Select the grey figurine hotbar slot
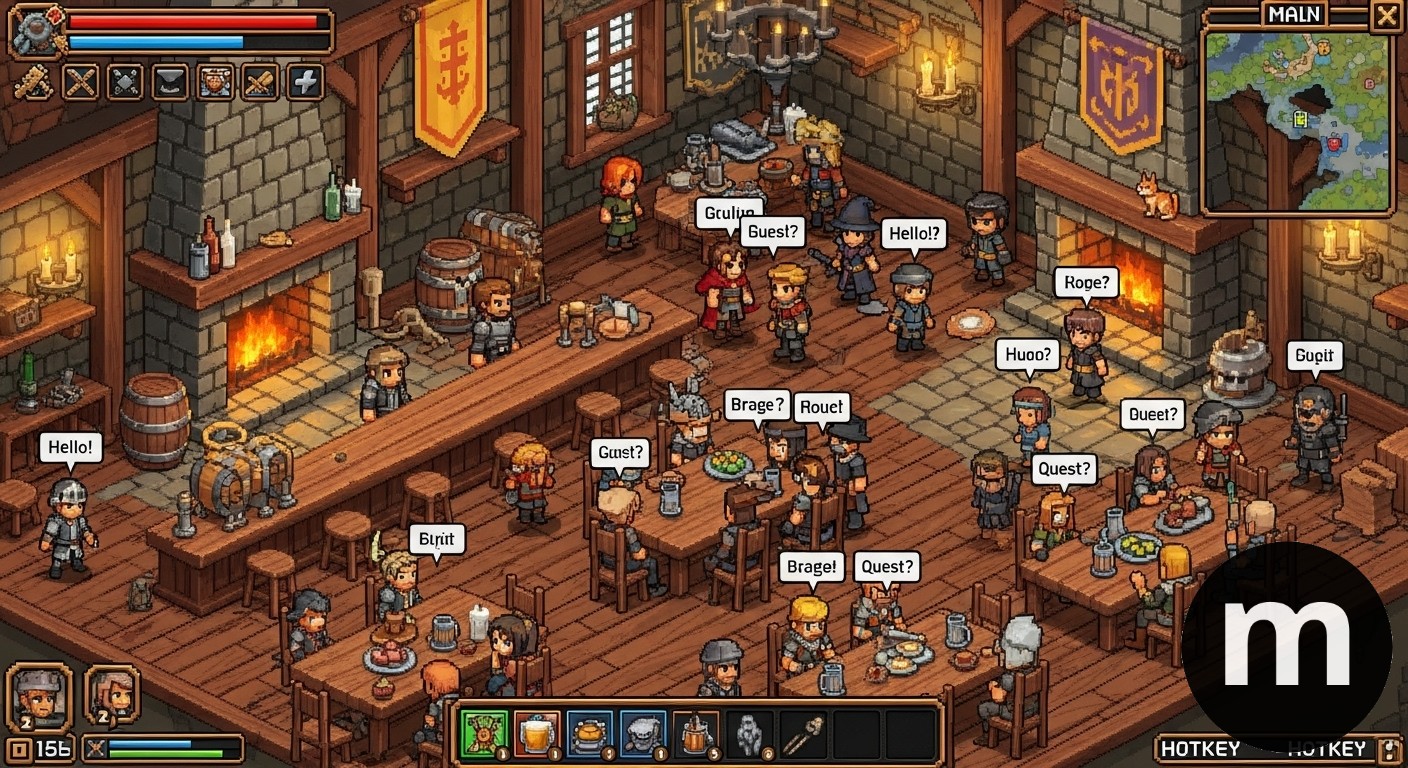This screenshot has width=1408, height=768. coord(749,735)
